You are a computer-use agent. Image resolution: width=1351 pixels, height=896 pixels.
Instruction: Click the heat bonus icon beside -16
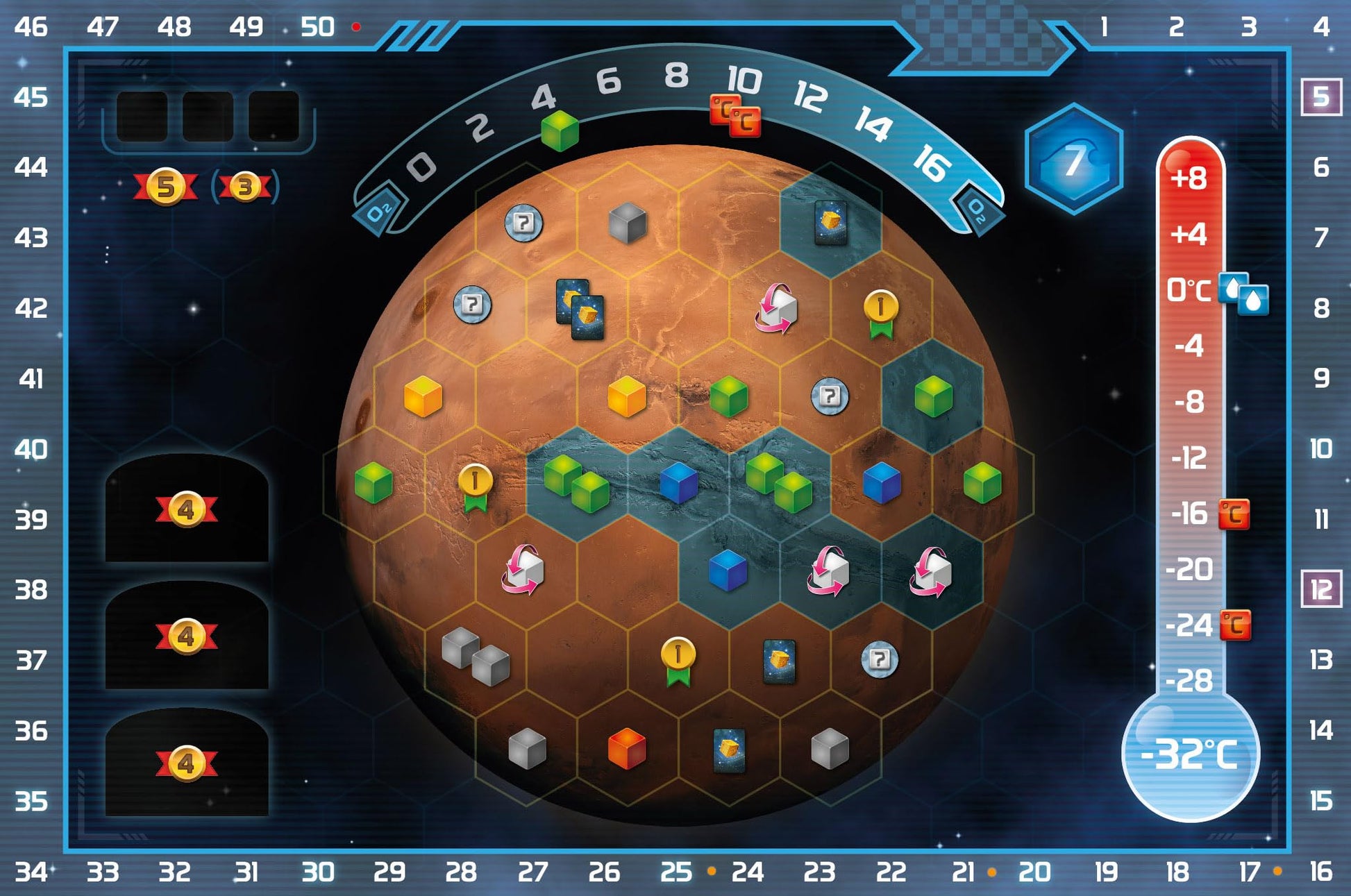click(1234, 514)
